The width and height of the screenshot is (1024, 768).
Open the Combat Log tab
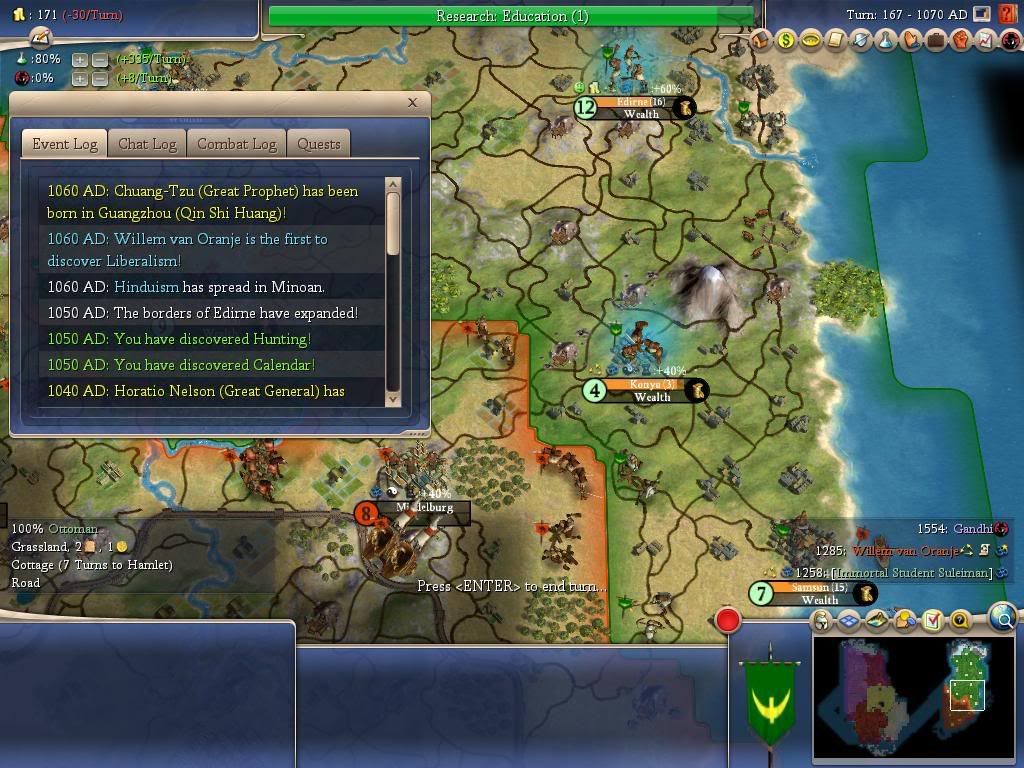click(236, 144)
